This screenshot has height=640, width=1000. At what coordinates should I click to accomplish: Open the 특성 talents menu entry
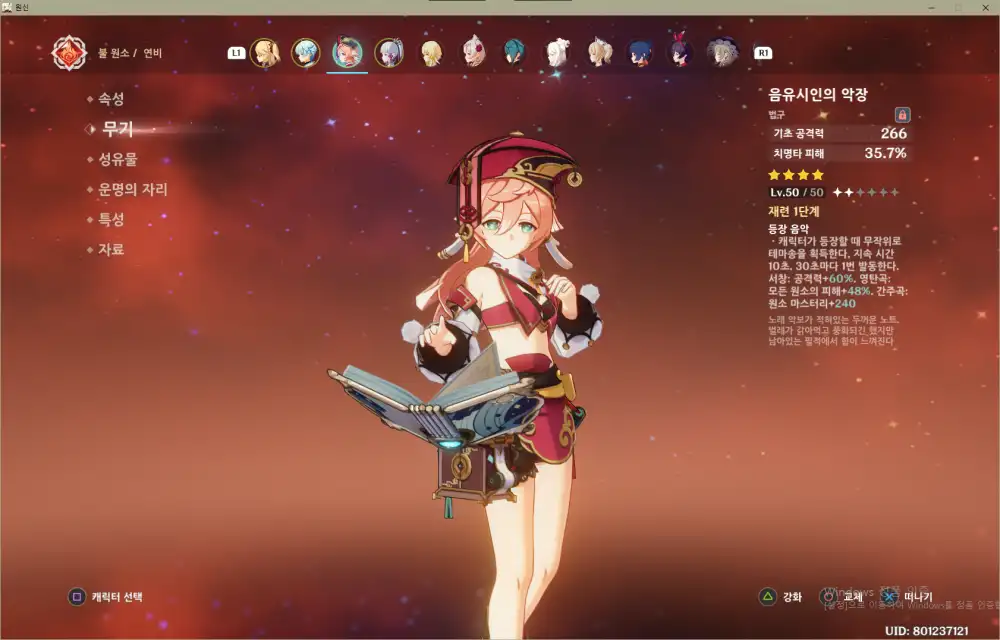click(x=110, y=219)
